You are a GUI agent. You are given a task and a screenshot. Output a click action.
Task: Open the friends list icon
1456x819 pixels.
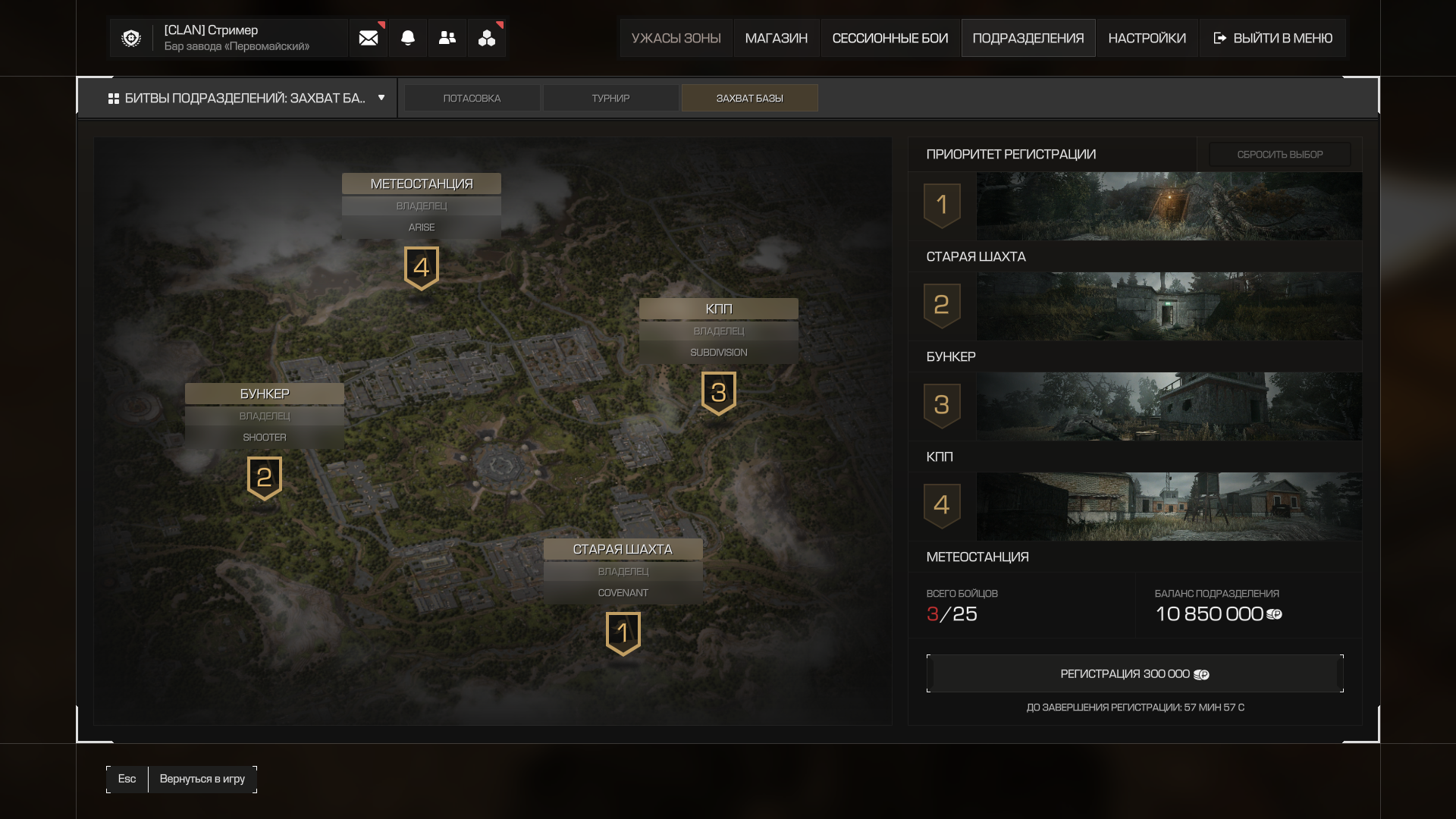tap(447, 38)
